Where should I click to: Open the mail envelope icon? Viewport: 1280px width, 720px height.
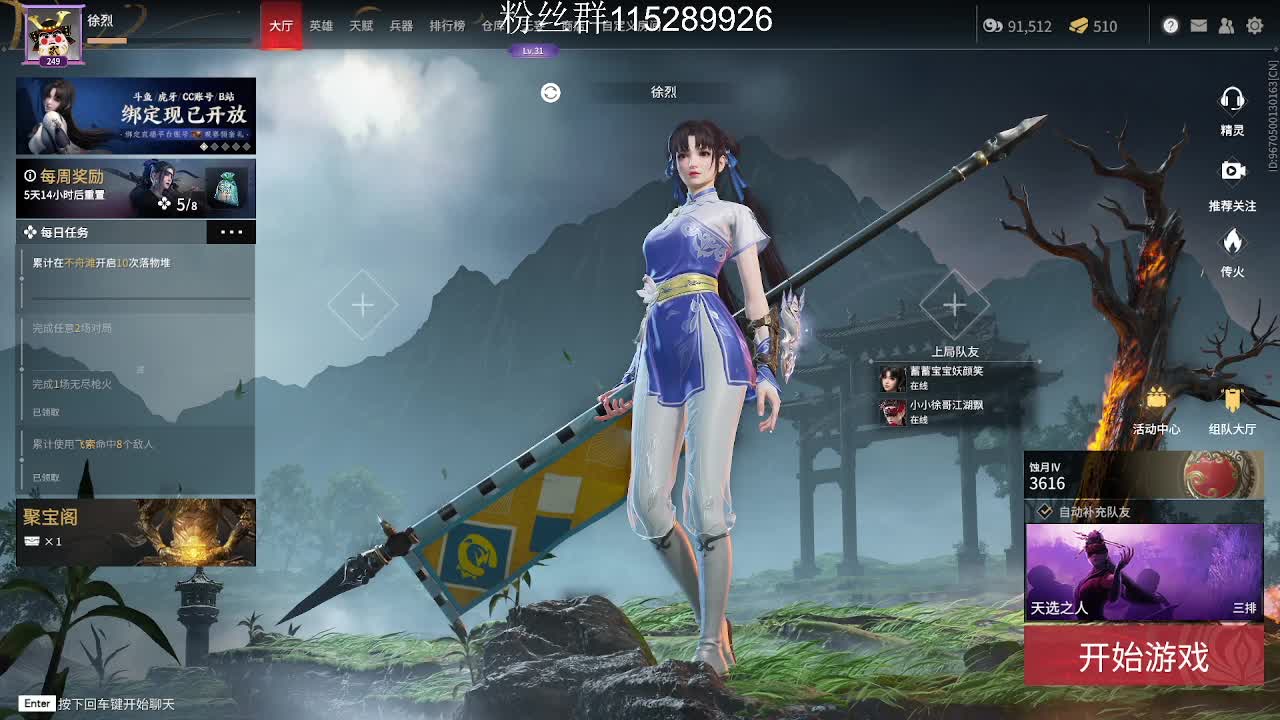pyautogui.click(x=1199, y=26)
